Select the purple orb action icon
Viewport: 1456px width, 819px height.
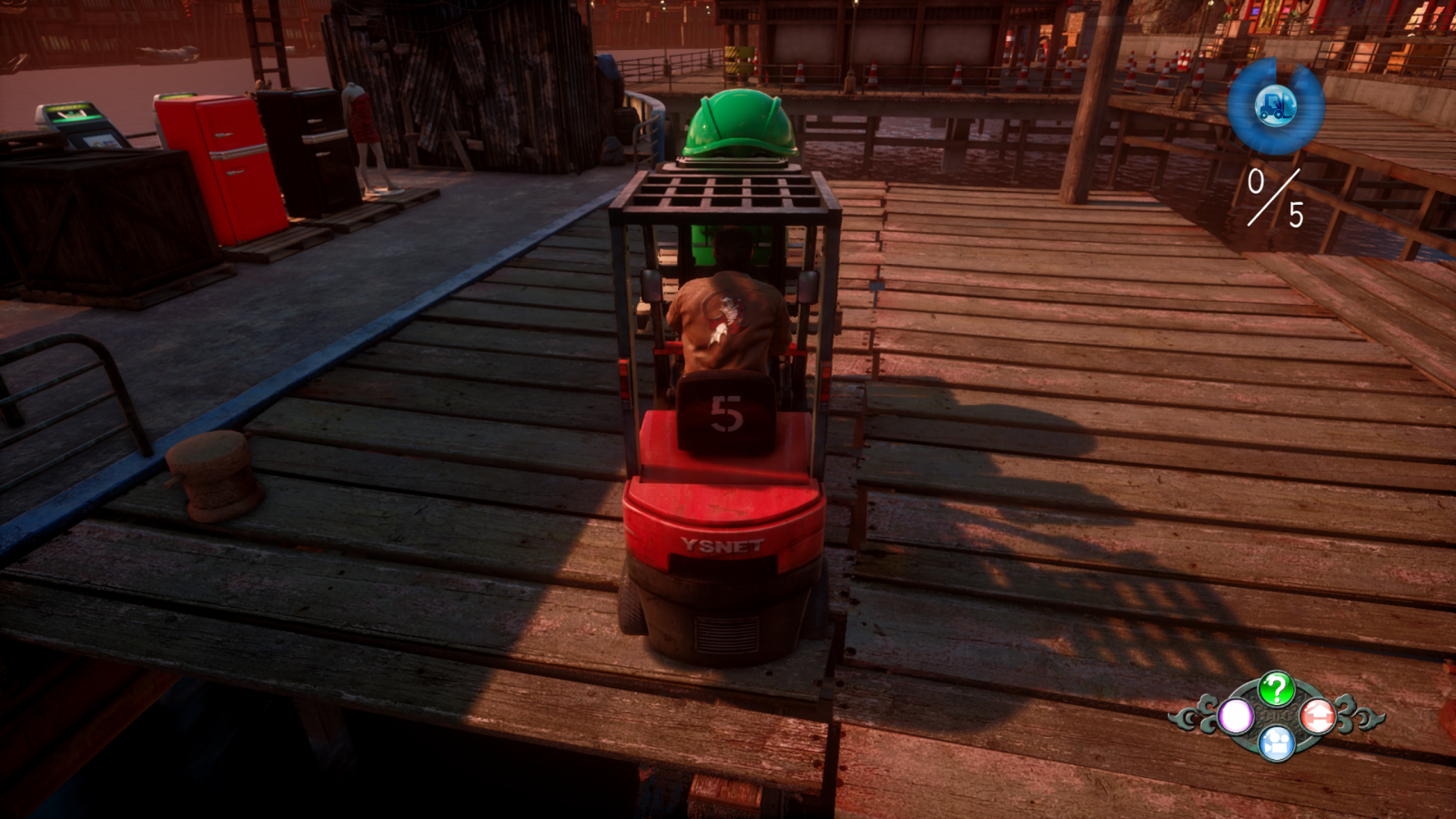(1236, 716)
